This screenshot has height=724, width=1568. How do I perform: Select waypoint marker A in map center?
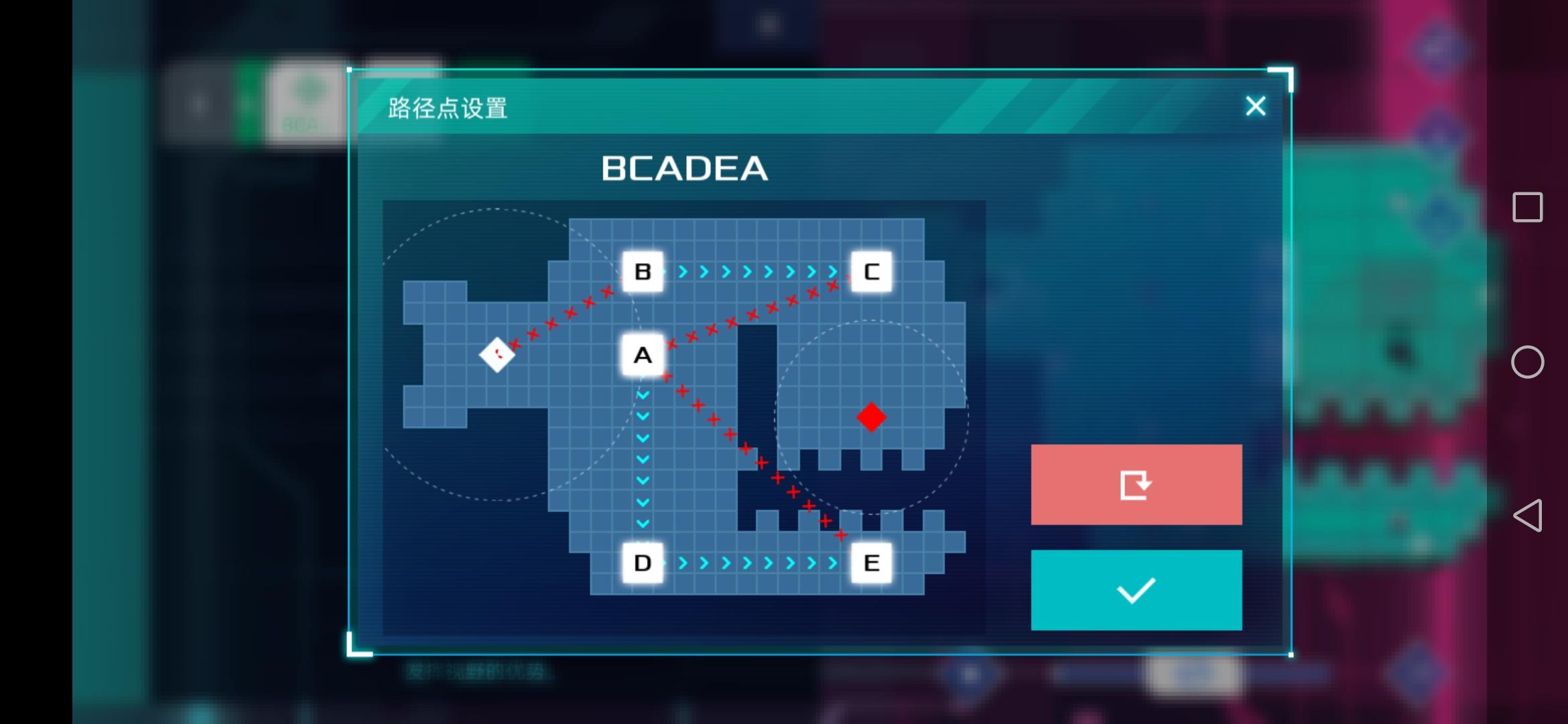(x=643, y=356)
